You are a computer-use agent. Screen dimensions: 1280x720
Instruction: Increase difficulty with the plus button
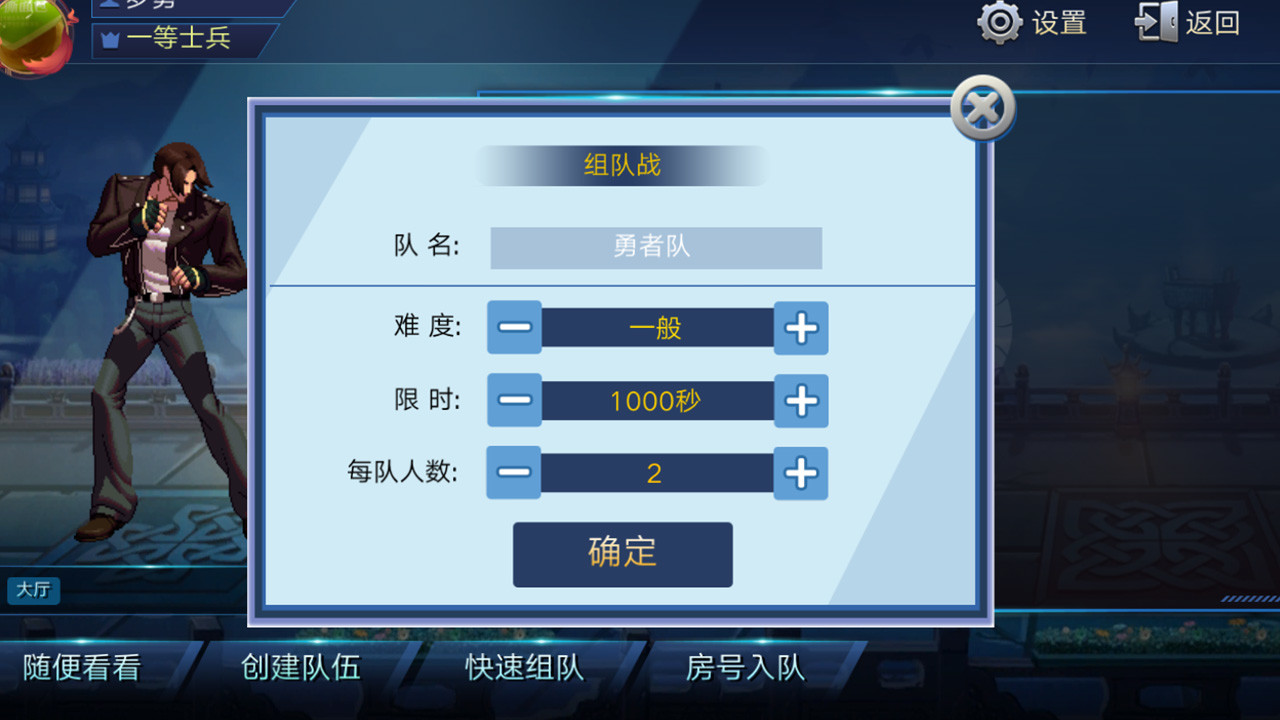(800, 327)
